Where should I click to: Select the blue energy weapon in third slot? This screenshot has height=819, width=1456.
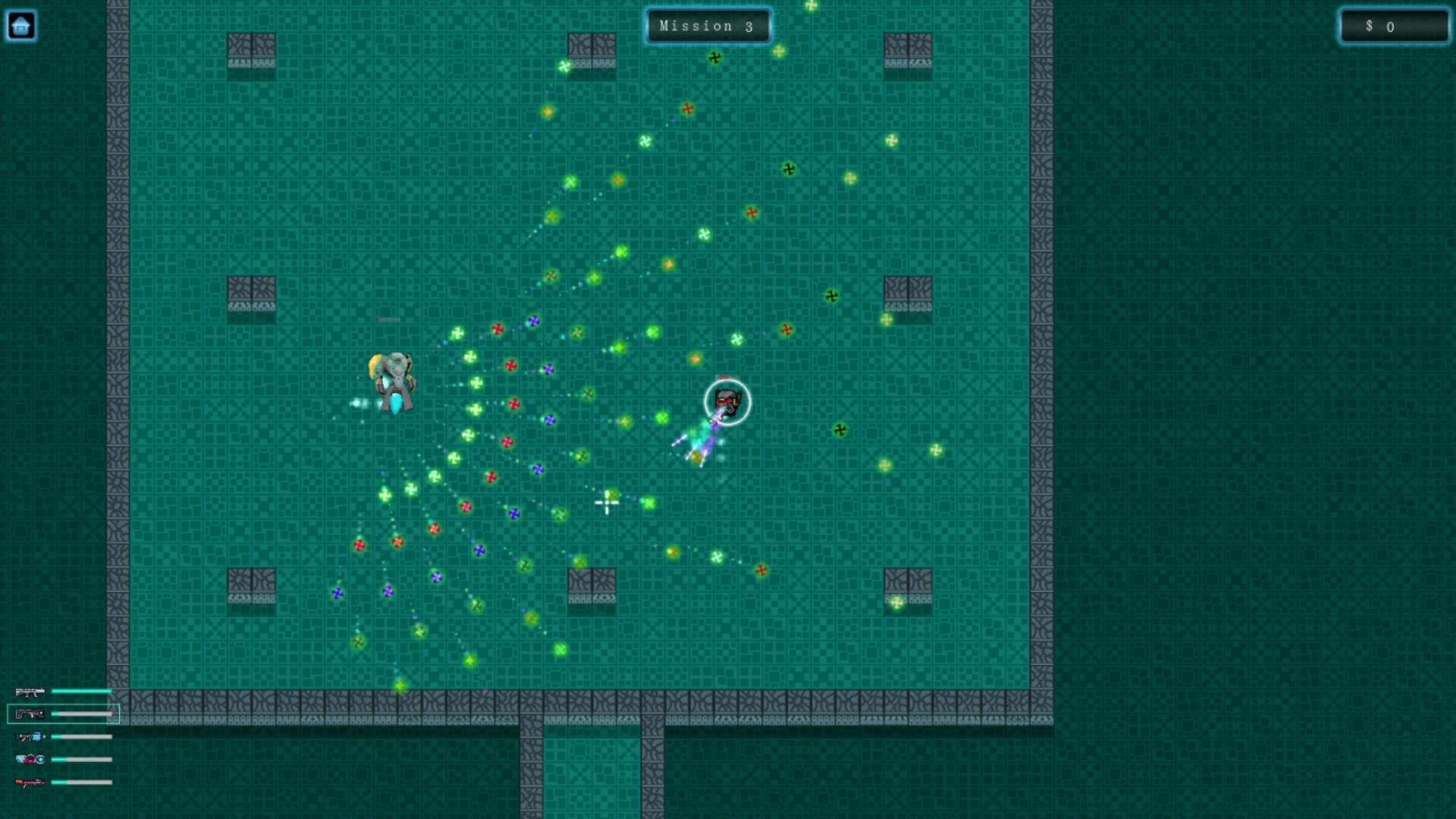29,736
